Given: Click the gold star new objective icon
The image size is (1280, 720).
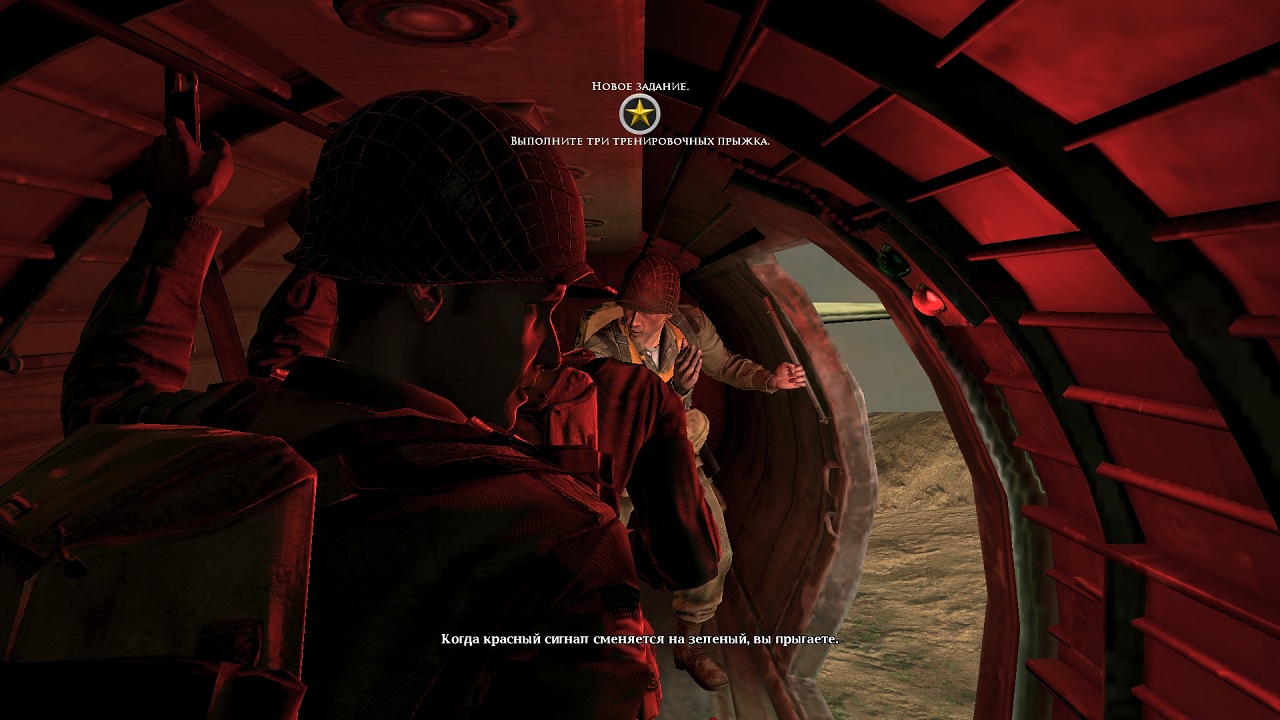Looking at the screenshot, I should point(639,114).
